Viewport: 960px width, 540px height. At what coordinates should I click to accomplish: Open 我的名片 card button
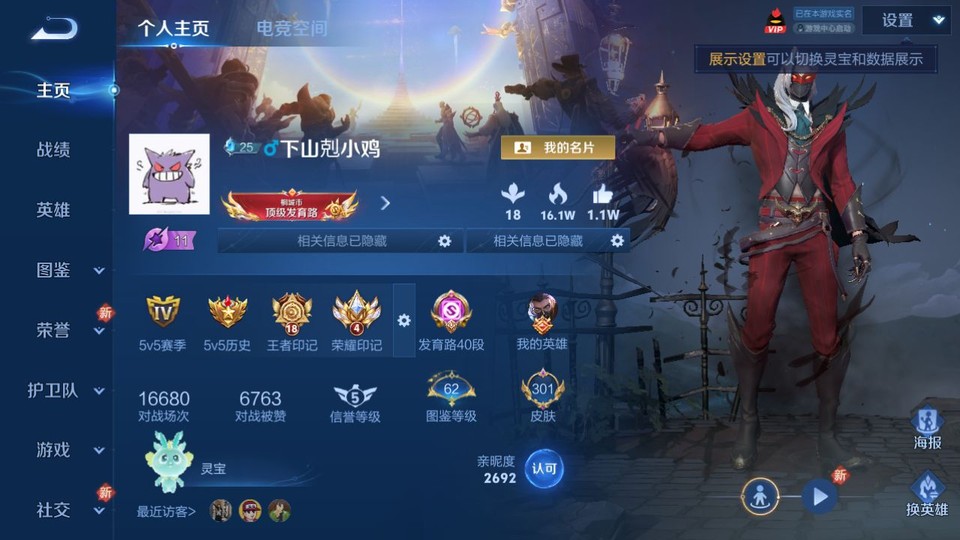coord(558,147)
